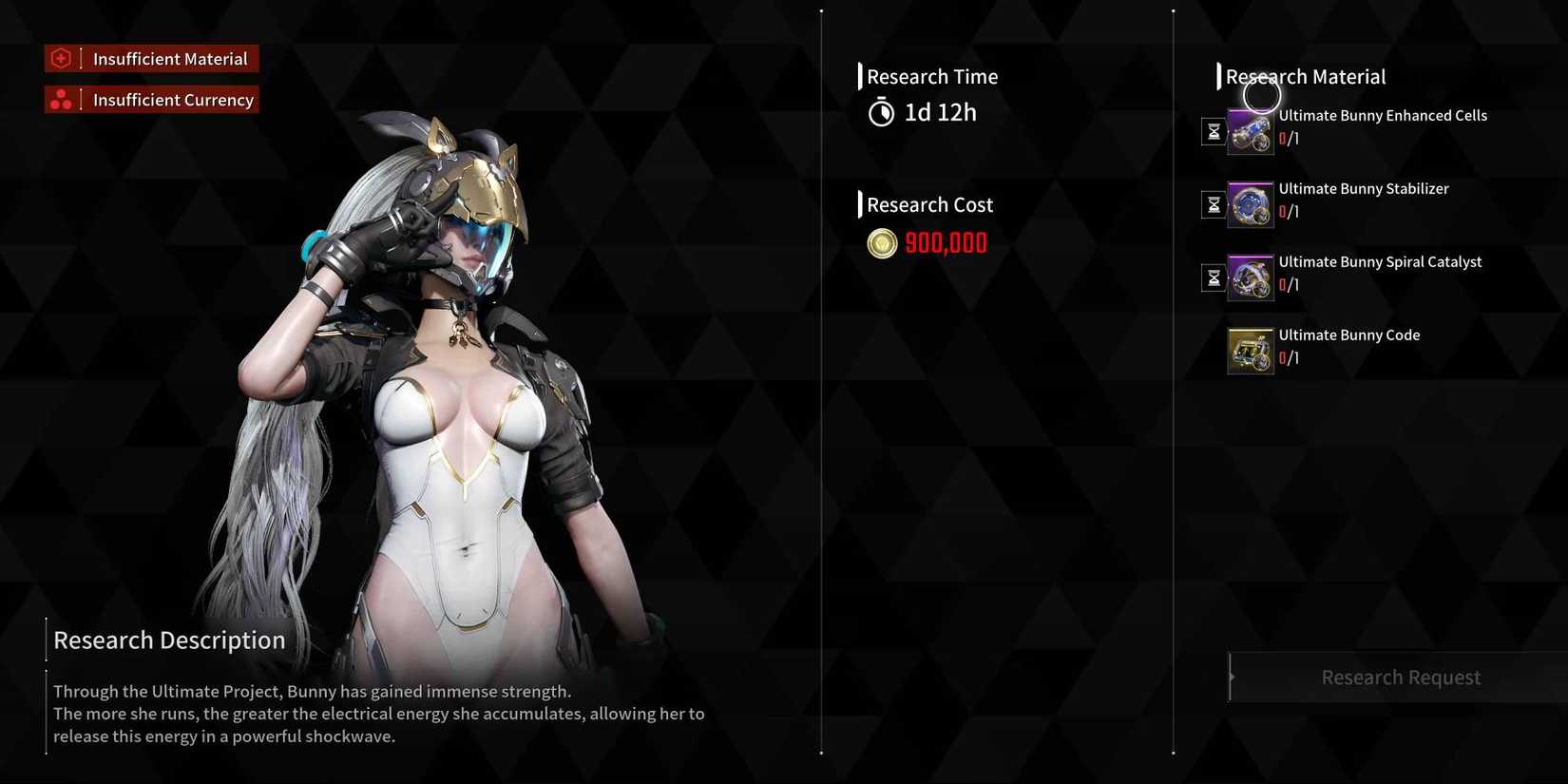Click hourglass icon beside Enhanced Cells
Screen dimensions: 1568x784
(1214, 132)
